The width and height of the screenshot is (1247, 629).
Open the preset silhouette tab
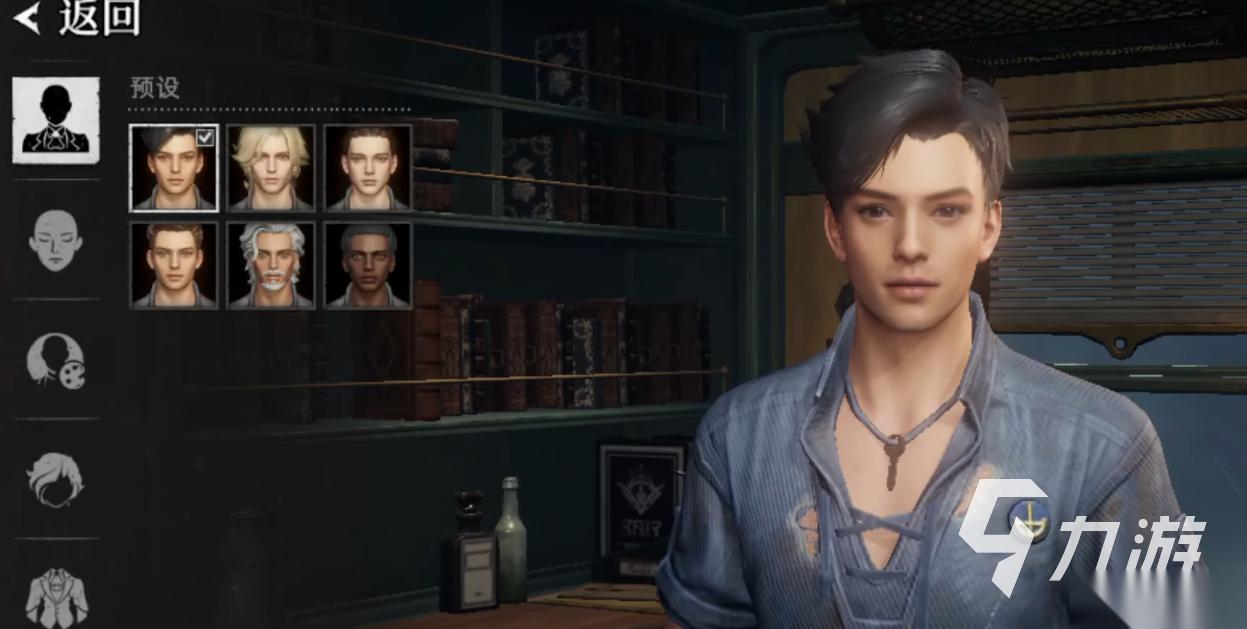56,120
